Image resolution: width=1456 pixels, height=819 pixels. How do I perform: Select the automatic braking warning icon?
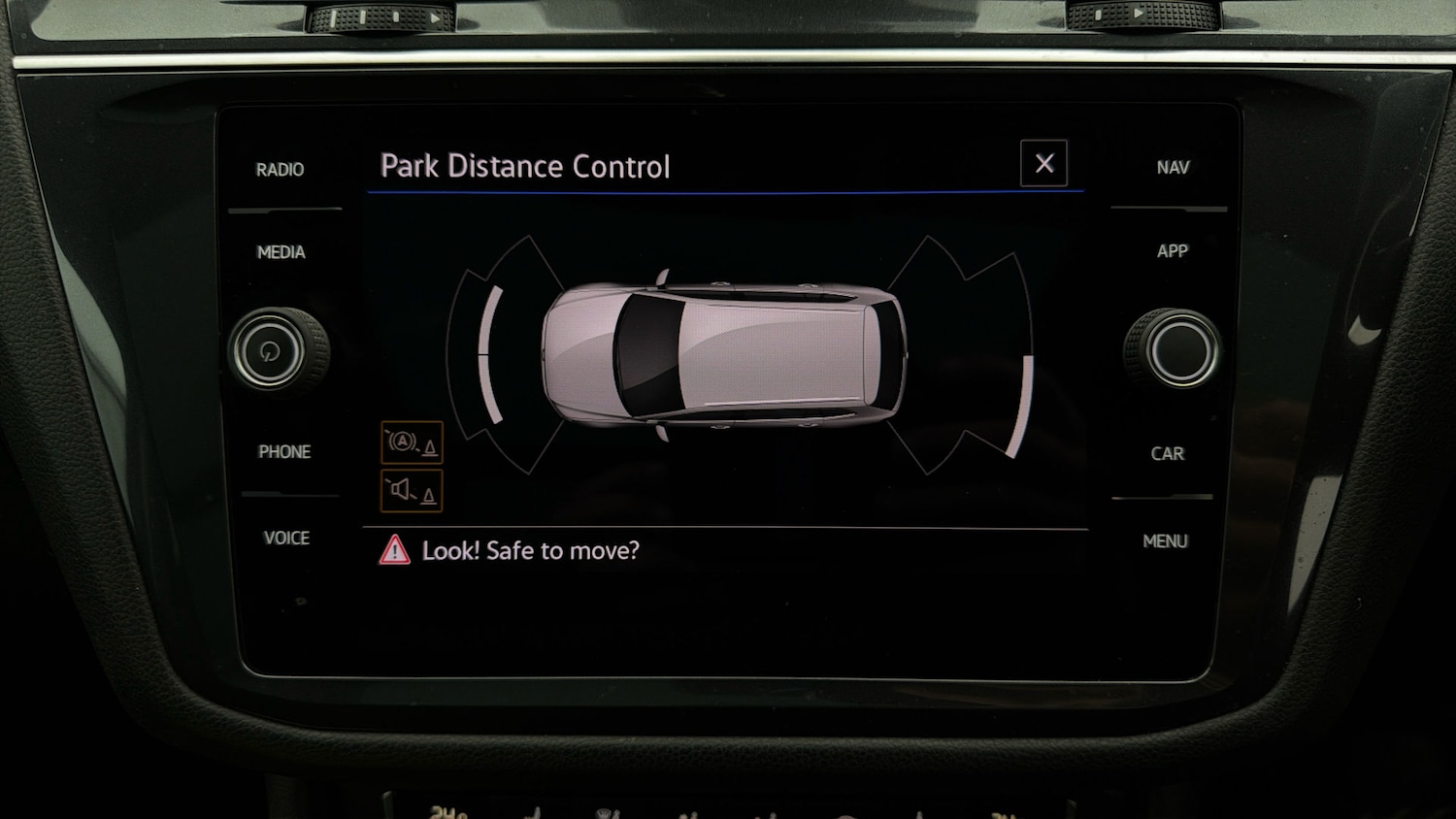[x=413, y=444]
